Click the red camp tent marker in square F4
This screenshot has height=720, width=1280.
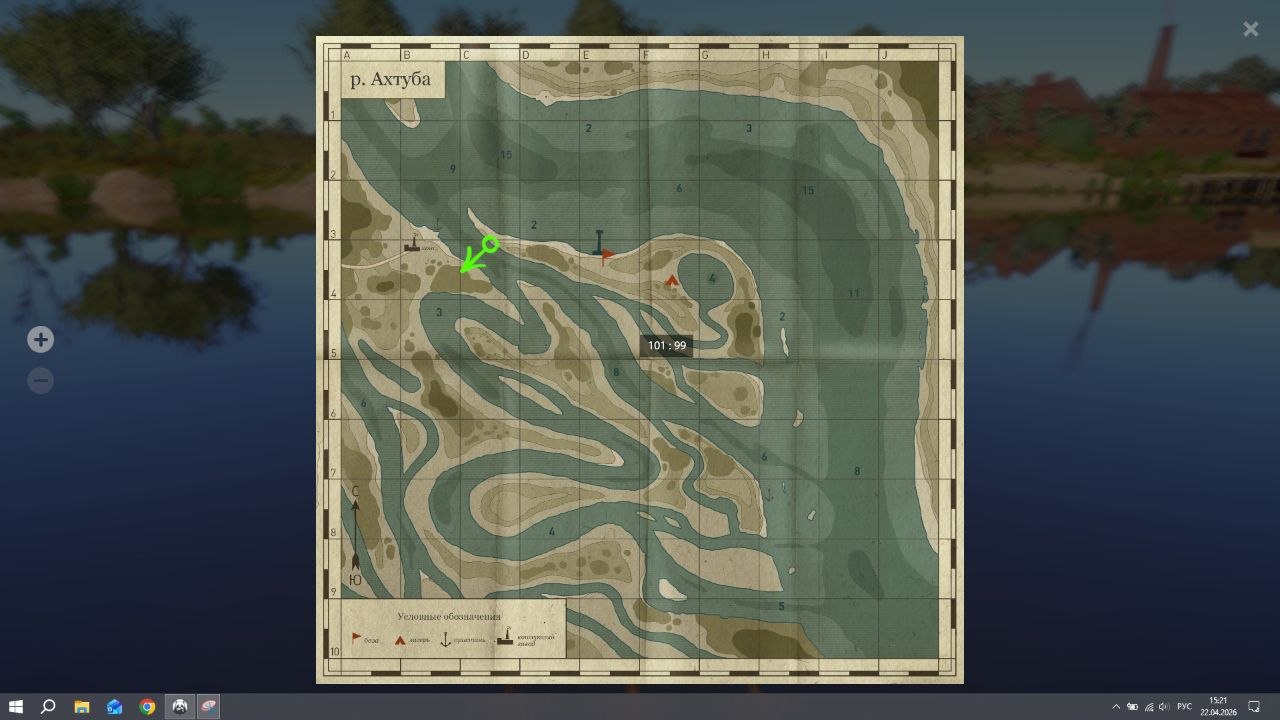click(x=671, y=281)
